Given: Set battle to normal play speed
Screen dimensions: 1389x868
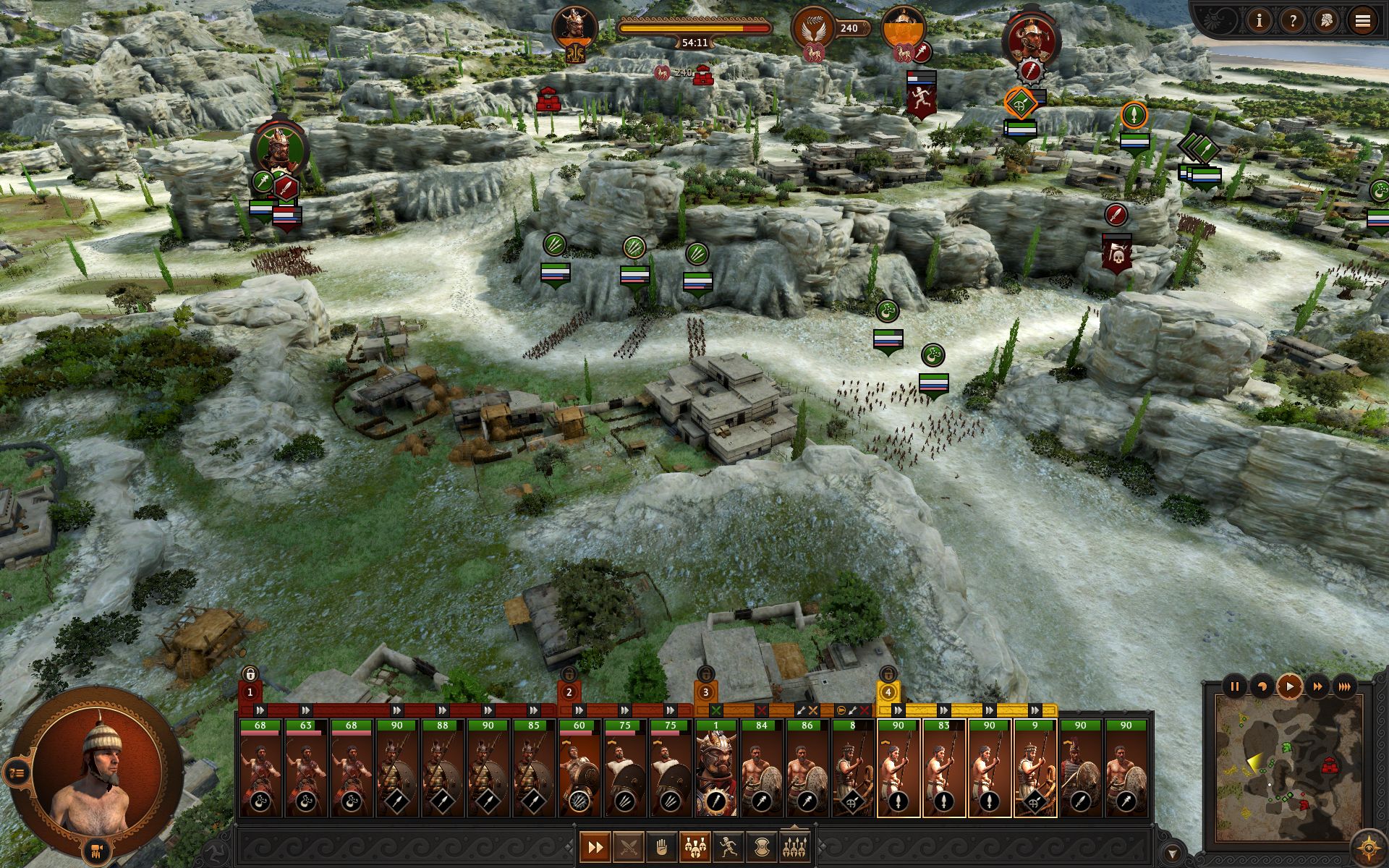Looking at the screenshot, I should tap(1289, 686).
